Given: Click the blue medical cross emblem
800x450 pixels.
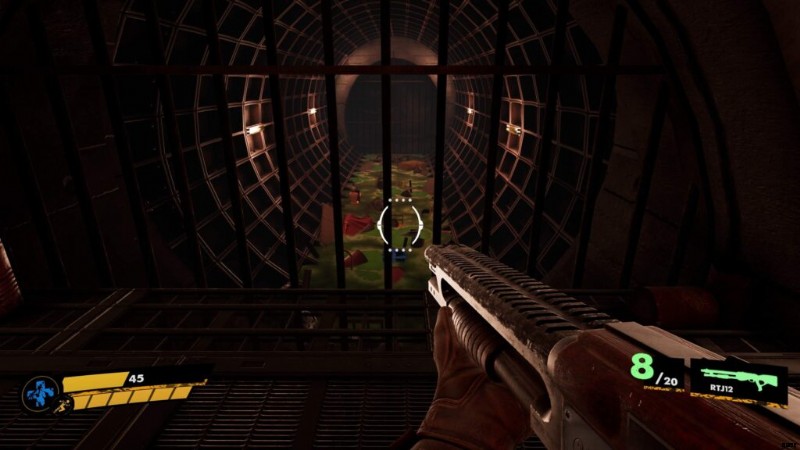Looking at the screenshot, I should pos(39,391).
